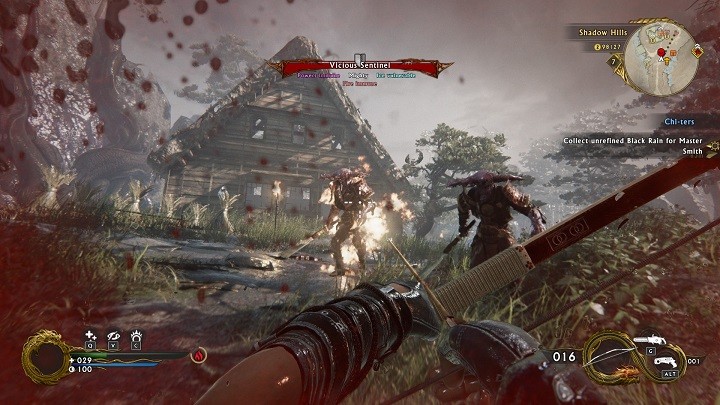Use the eye power icon

click(x=112, y=336)
